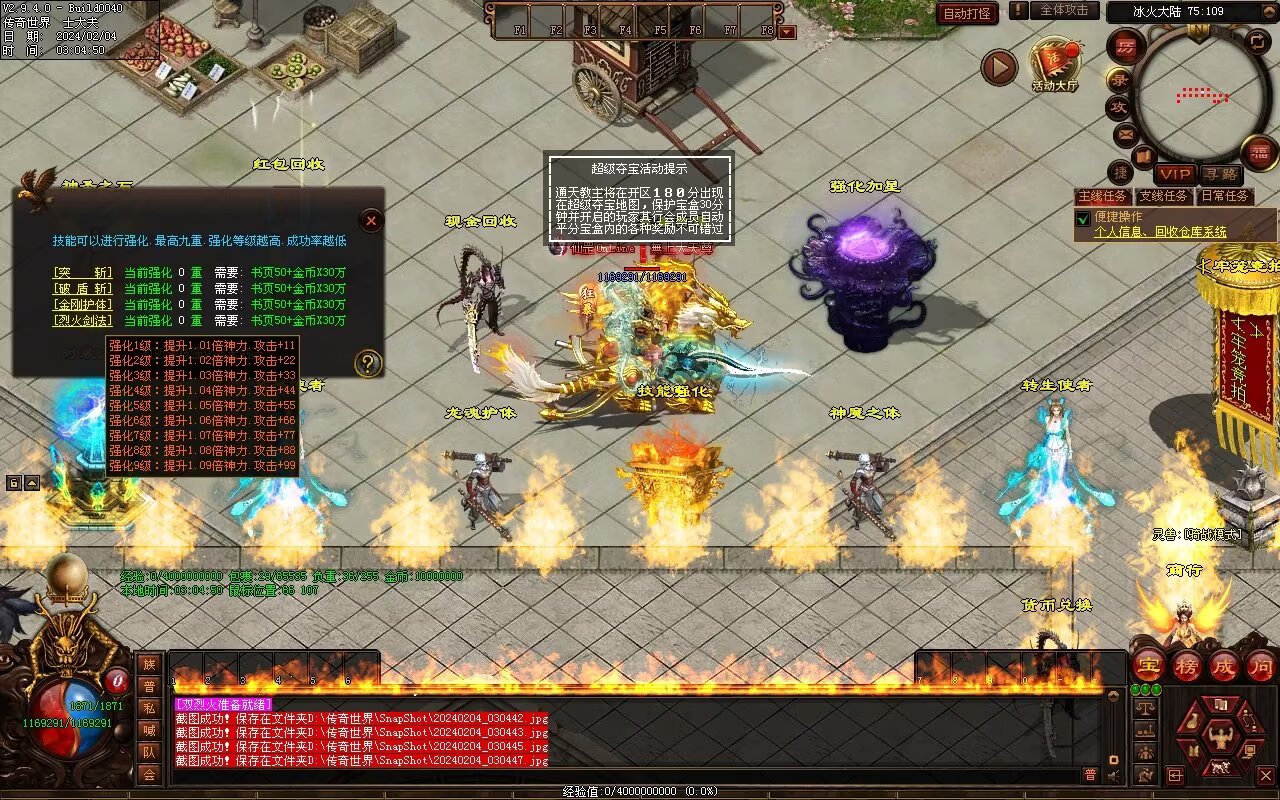1280x800 pixels.
Task: Open the help question mark in skill panel
Action: 368,363
